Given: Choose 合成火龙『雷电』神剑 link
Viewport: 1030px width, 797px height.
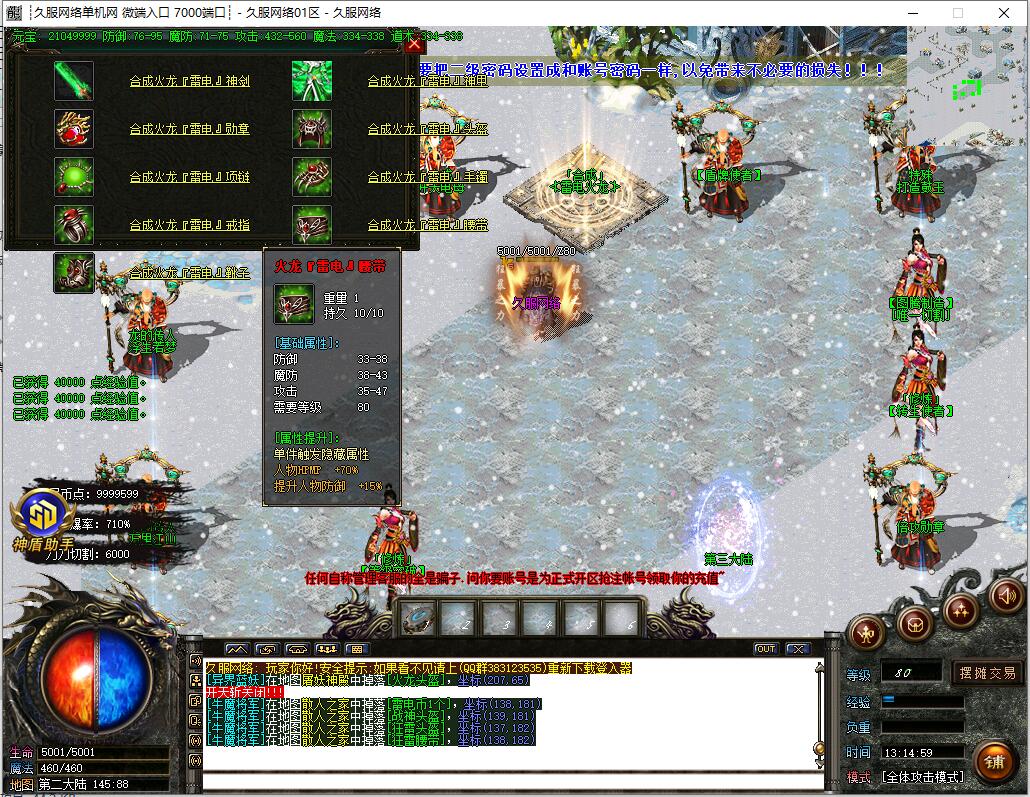Looking at the screenshot, I should pyautogui.click(x=189, y=81).
